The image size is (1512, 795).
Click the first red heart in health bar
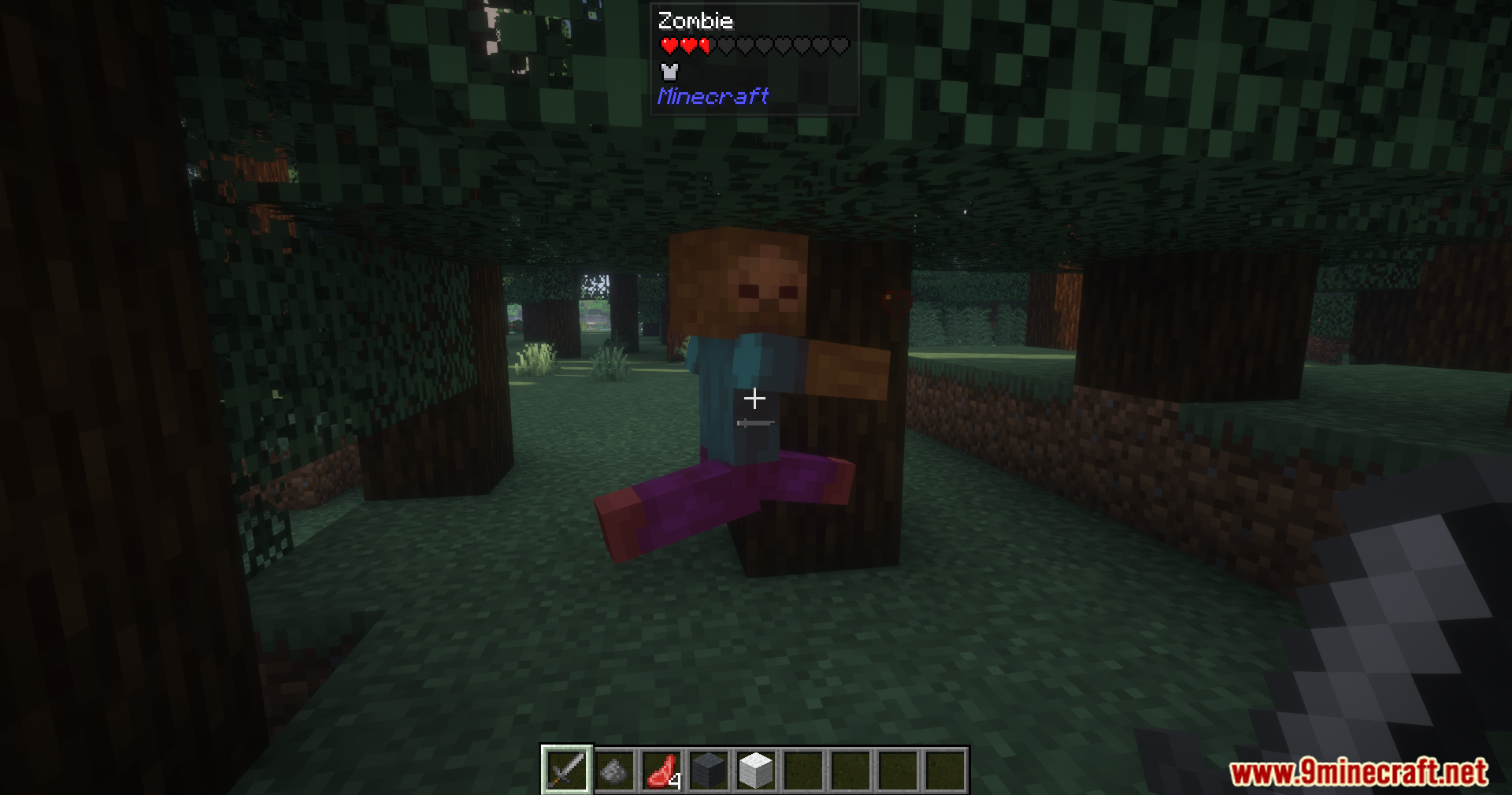[x=670, y=45]
